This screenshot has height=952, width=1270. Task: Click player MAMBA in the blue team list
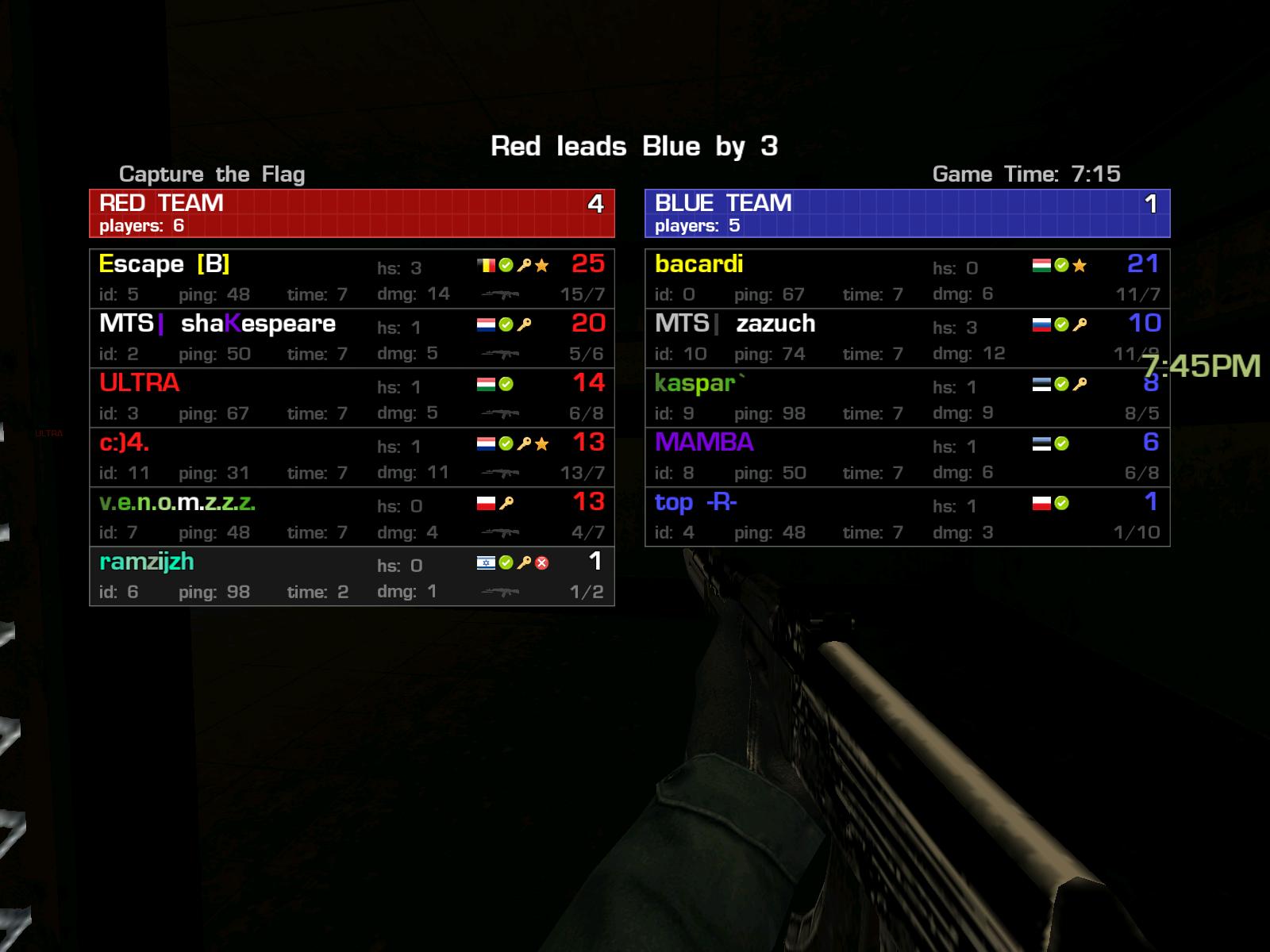[907, 457]
